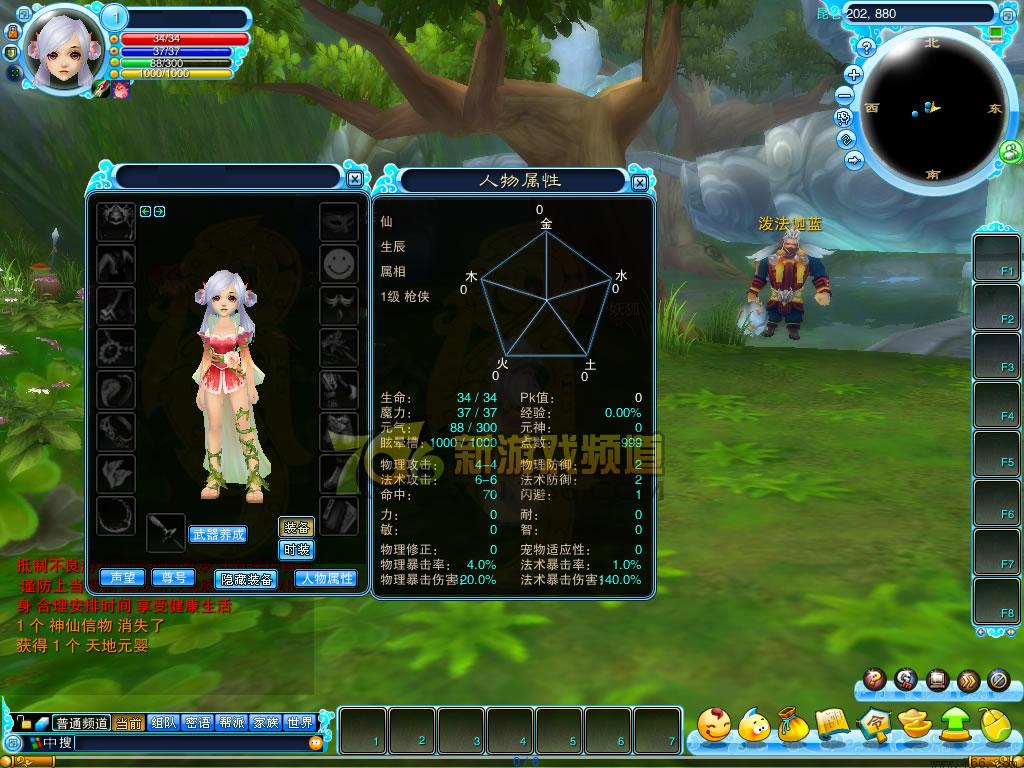Viewport: 1024px width, 768px height.
Task: Zoom in the minimap with plus button
Action: 854,74
